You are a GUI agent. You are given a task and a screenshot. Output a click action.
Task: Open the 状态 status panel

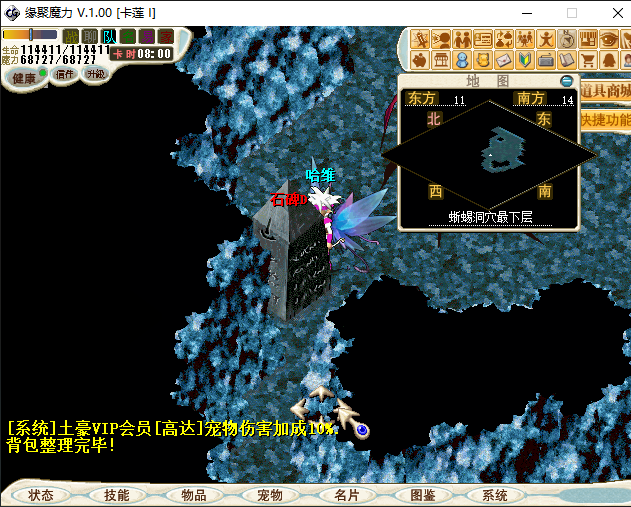click(41, 495)
